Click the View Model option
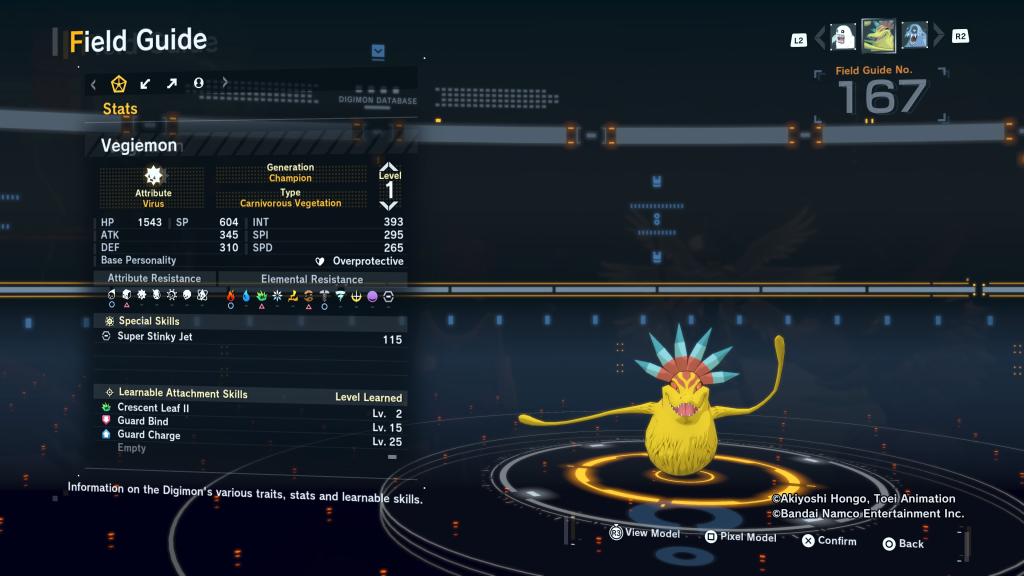Screen dimensions: 1024x576 coord(644,534)
